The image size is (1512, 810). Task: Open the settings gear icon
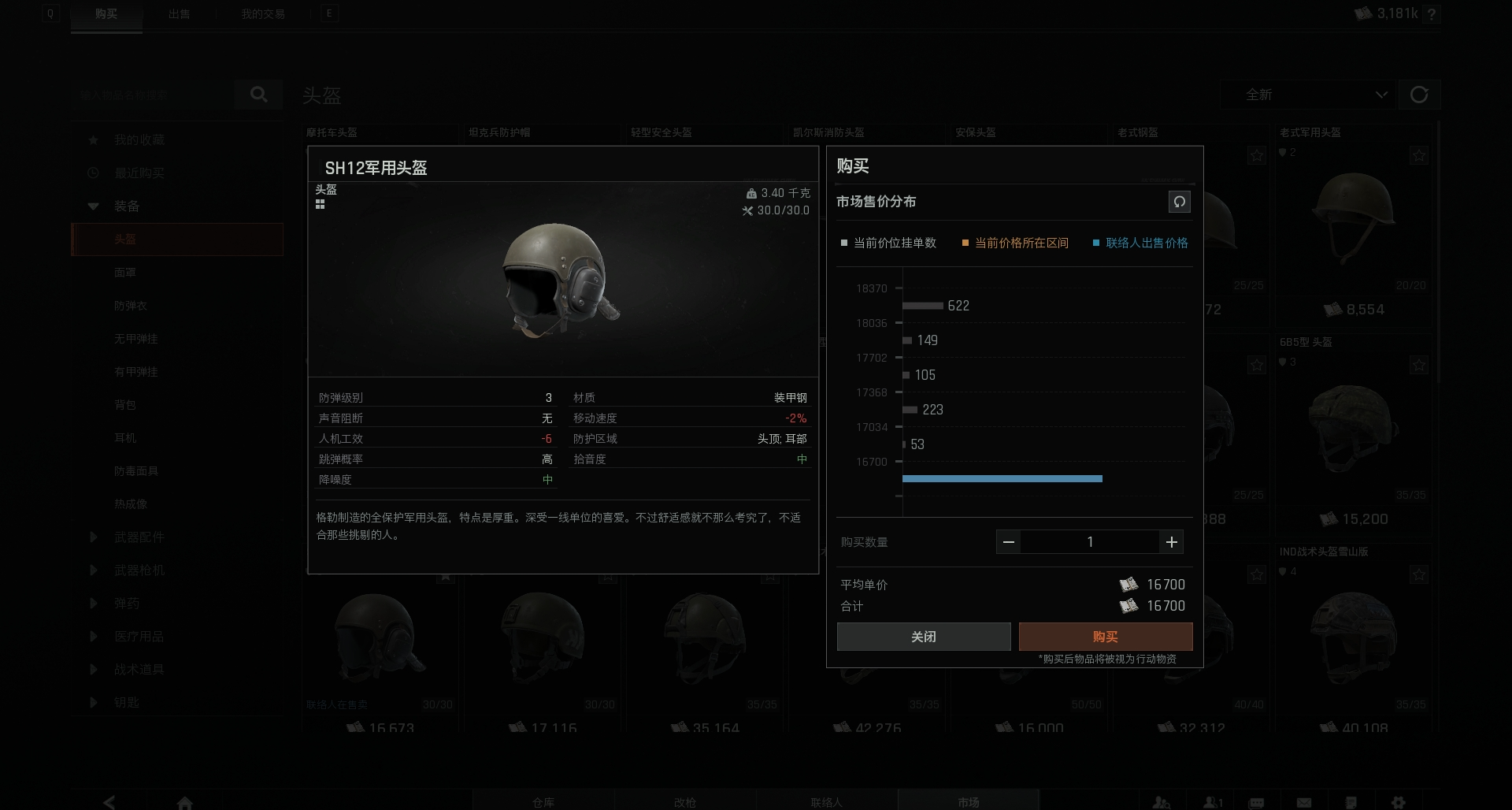pyautogui.click(x=1399, y=803)
